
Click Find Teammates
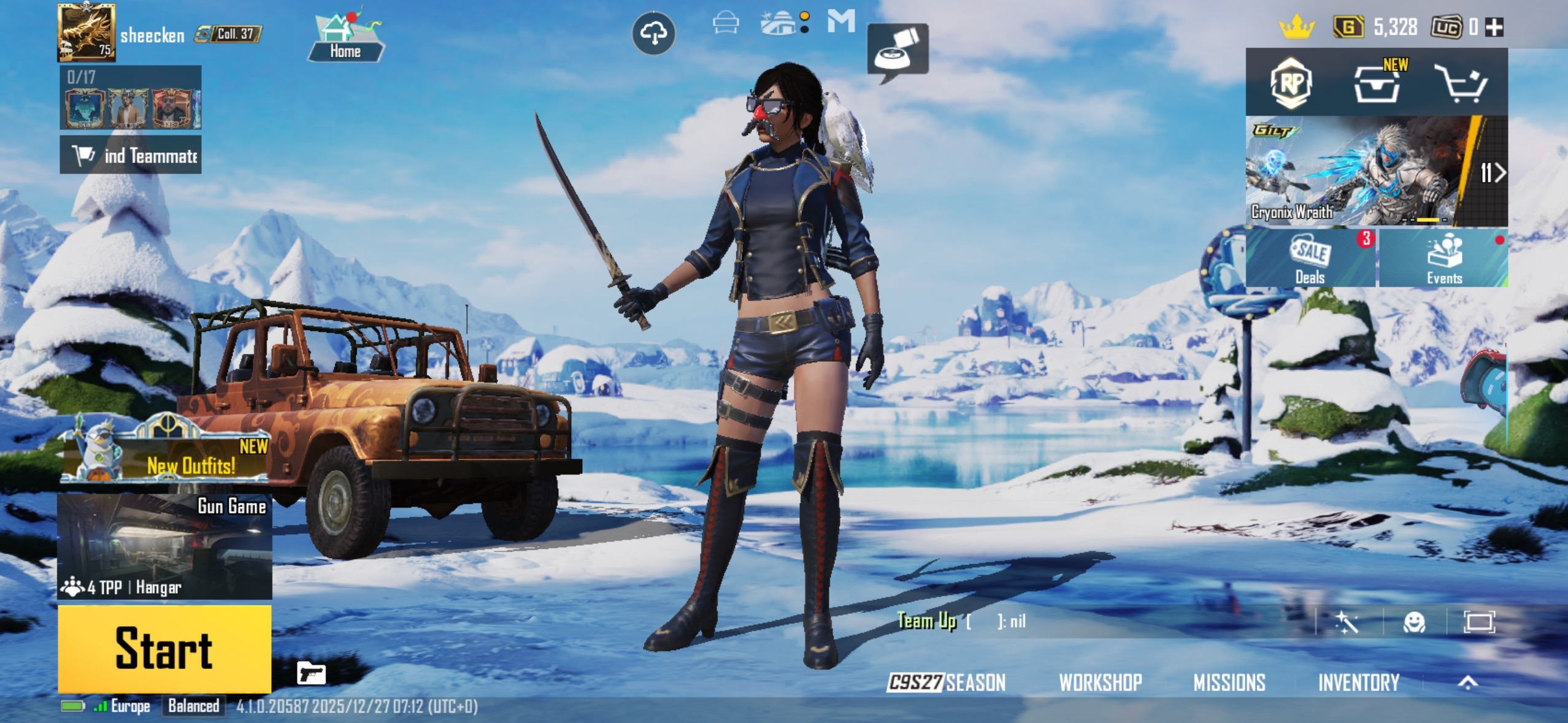click(x=131, y=155)
